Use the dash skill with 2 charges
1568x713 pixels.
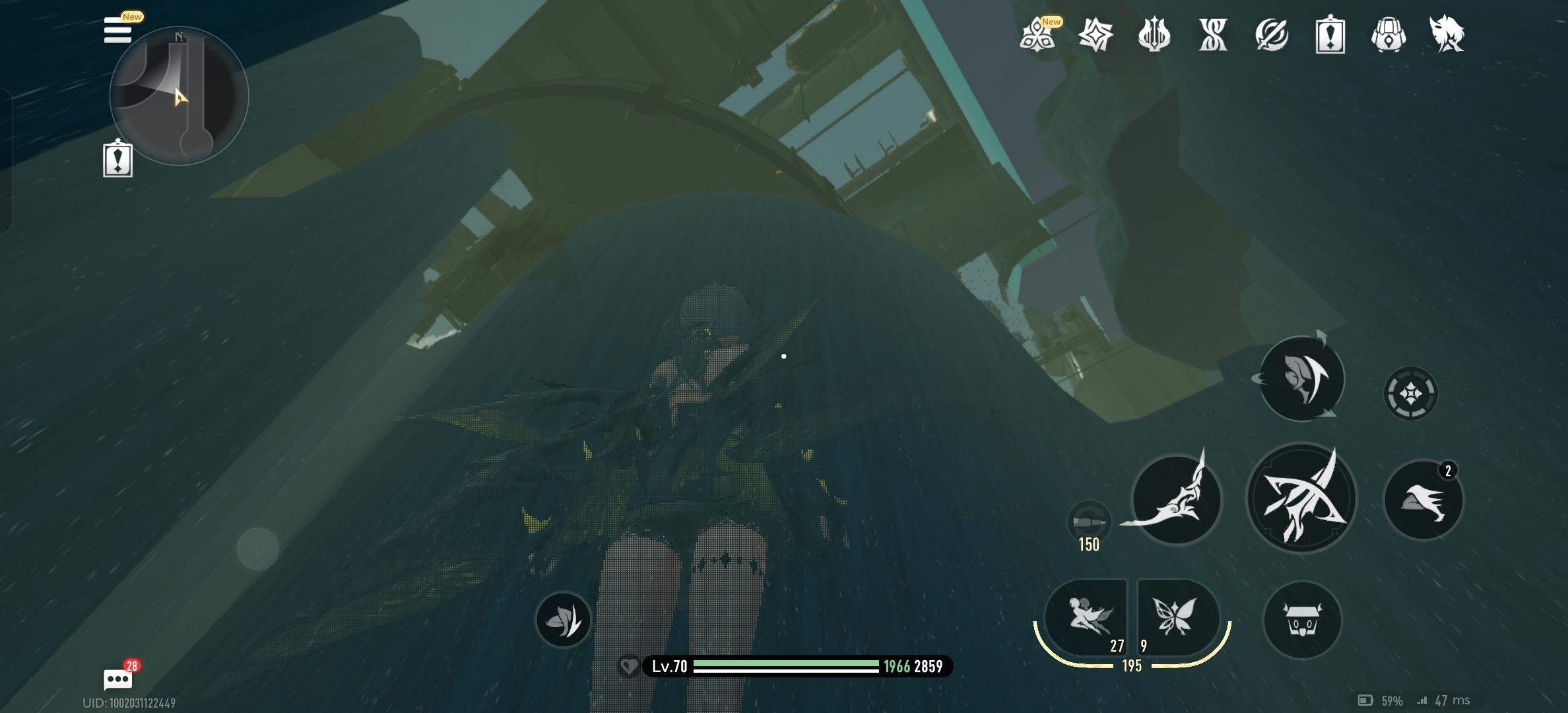coord(1423,500)
